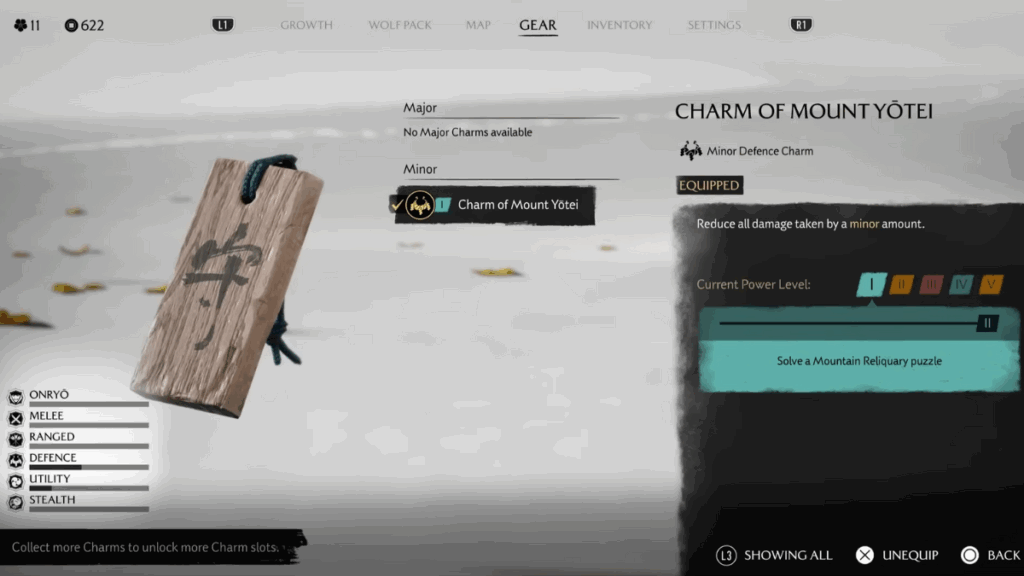Go to the Map tab
Viewport: 1024px width, 576px height.
click(x=478, y=25)
